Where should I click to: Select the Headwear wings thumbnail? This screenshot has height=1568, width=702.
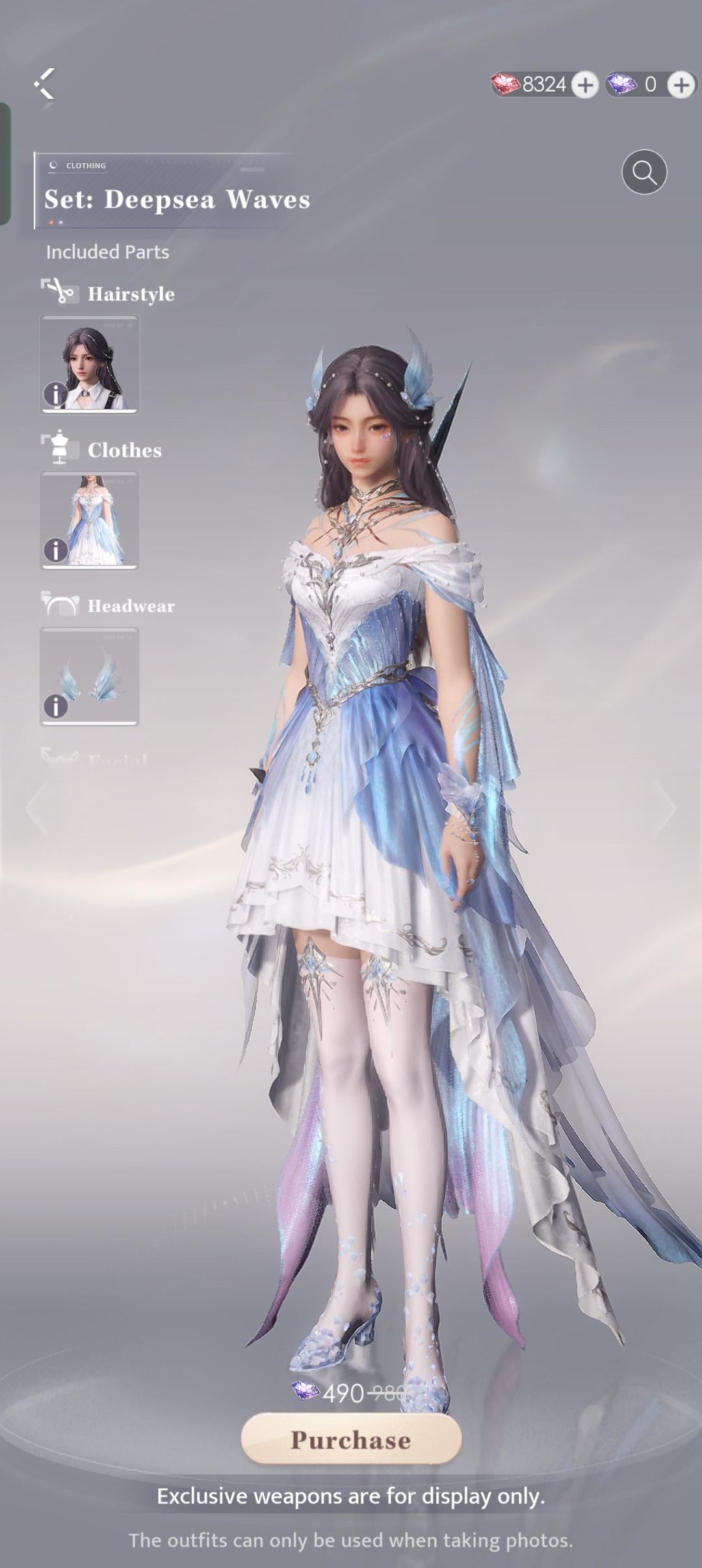point(90,675)
